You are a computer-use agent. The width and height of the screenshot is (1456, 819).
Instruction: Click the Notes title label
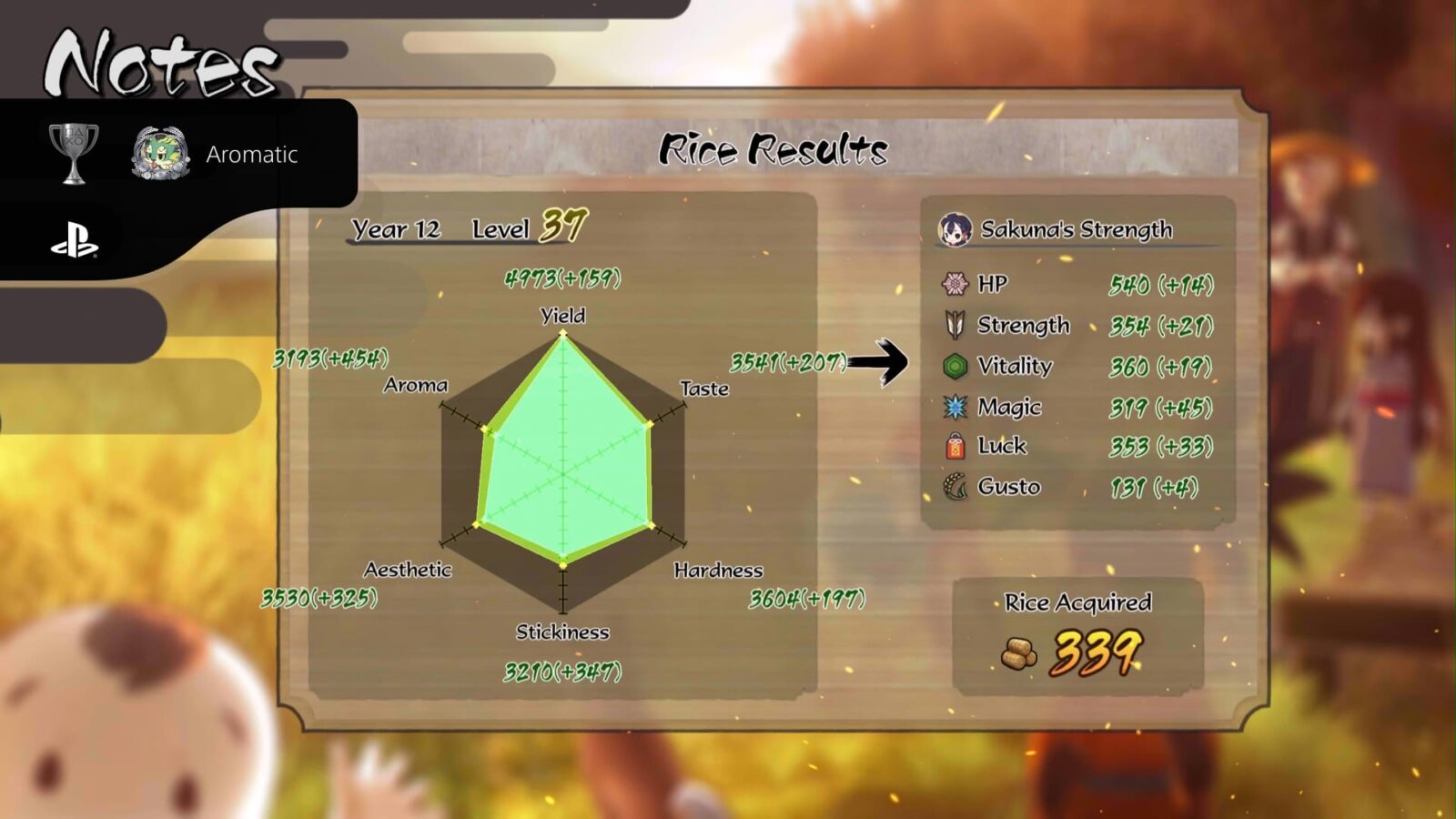pos(159,61)
